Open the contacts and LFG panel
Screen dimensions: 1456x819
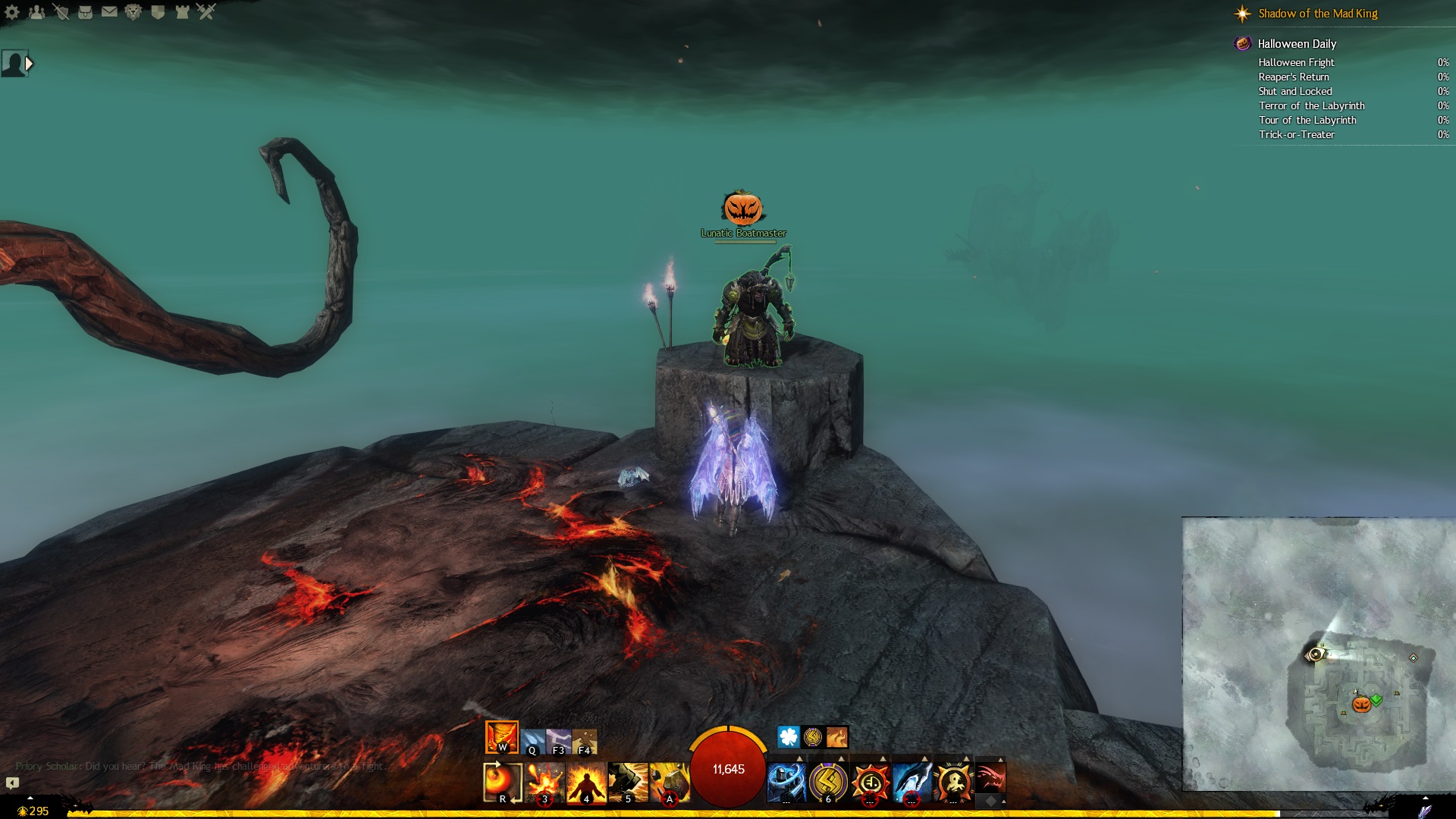[x=36, y=12]
